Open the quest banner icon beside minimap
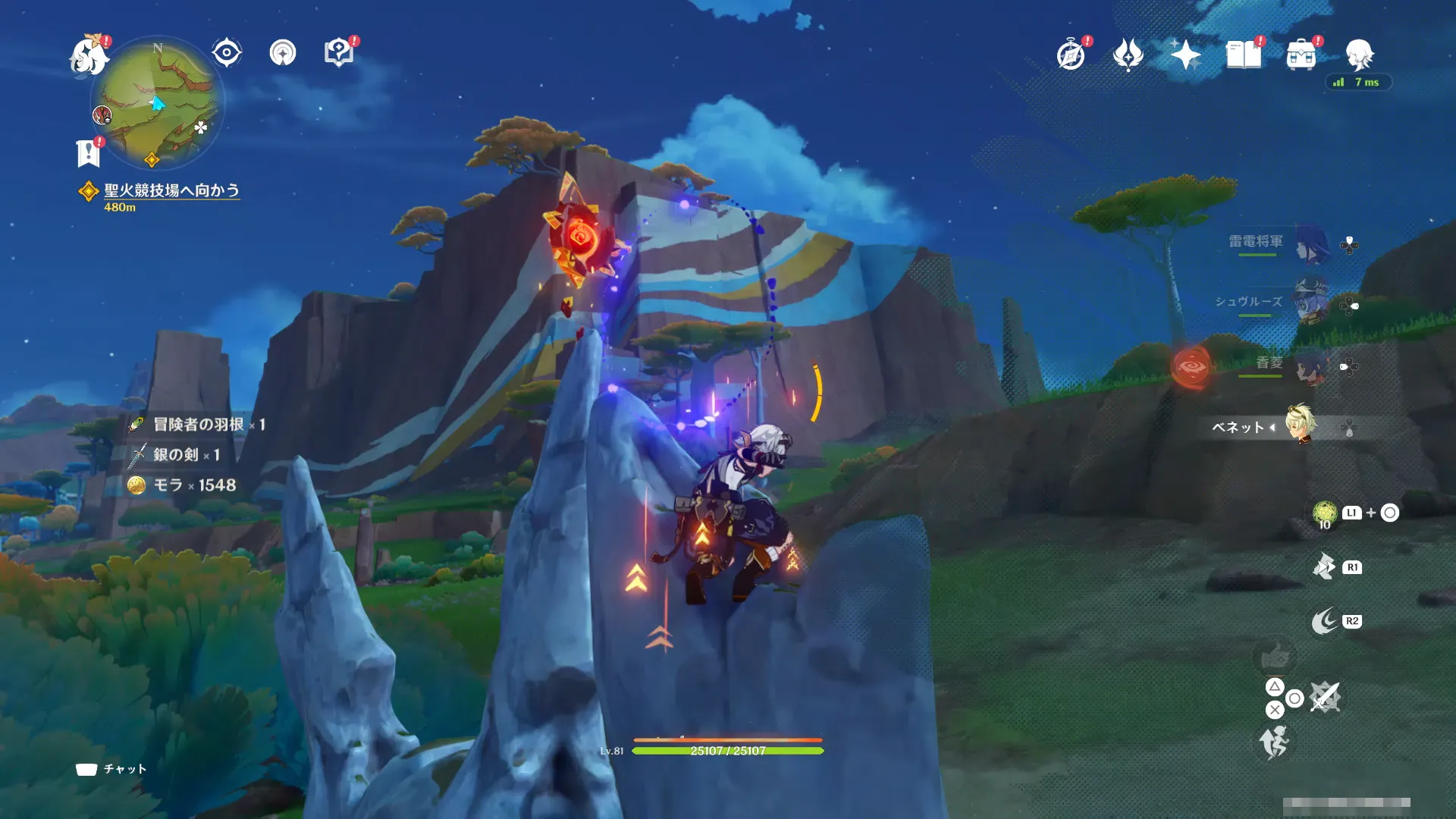 pyautogui.click(x=89, y=152)
